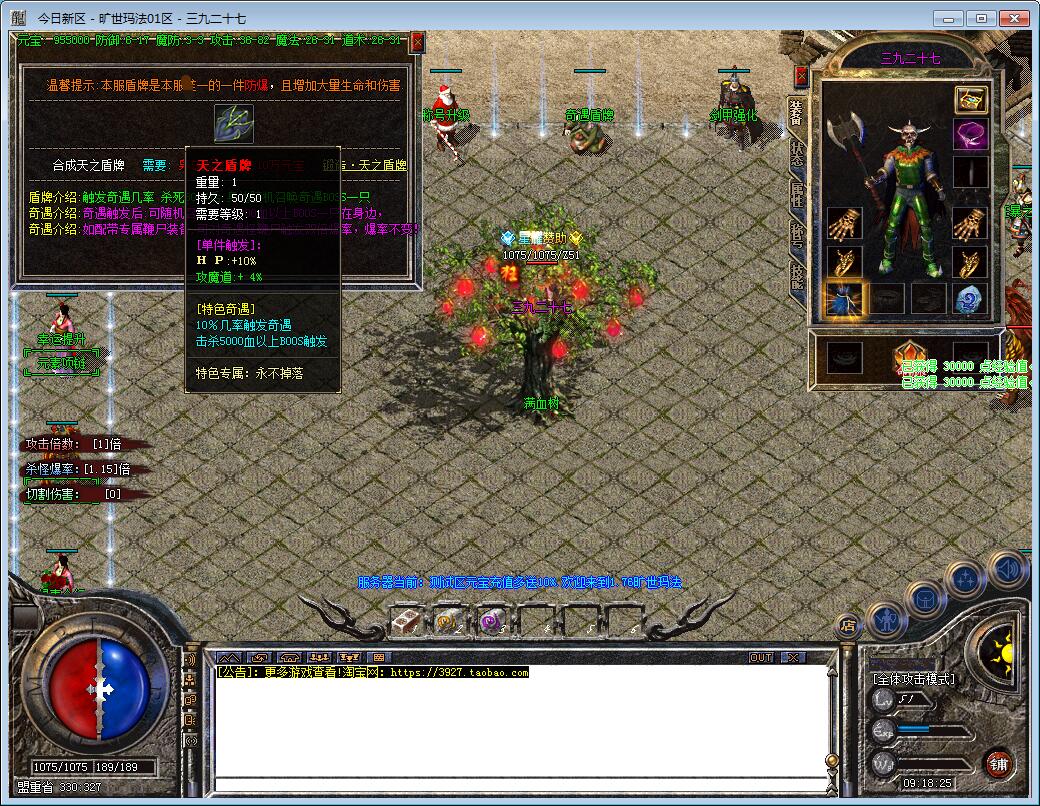Select the purple necklace equipment slot

pos(970,135)
